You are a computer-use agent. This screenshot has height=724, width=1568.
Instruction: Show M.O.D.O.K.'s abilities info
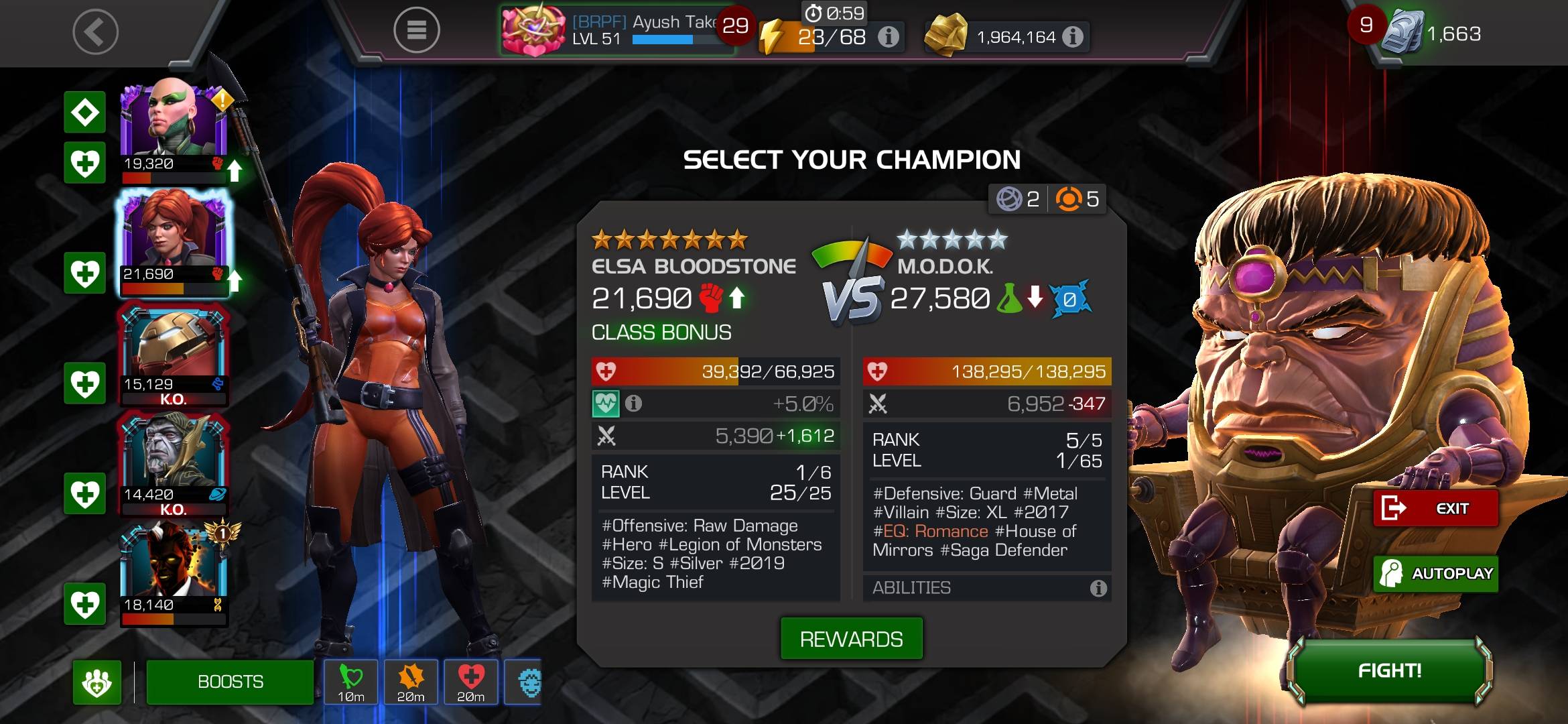[x=1098, y=589]
